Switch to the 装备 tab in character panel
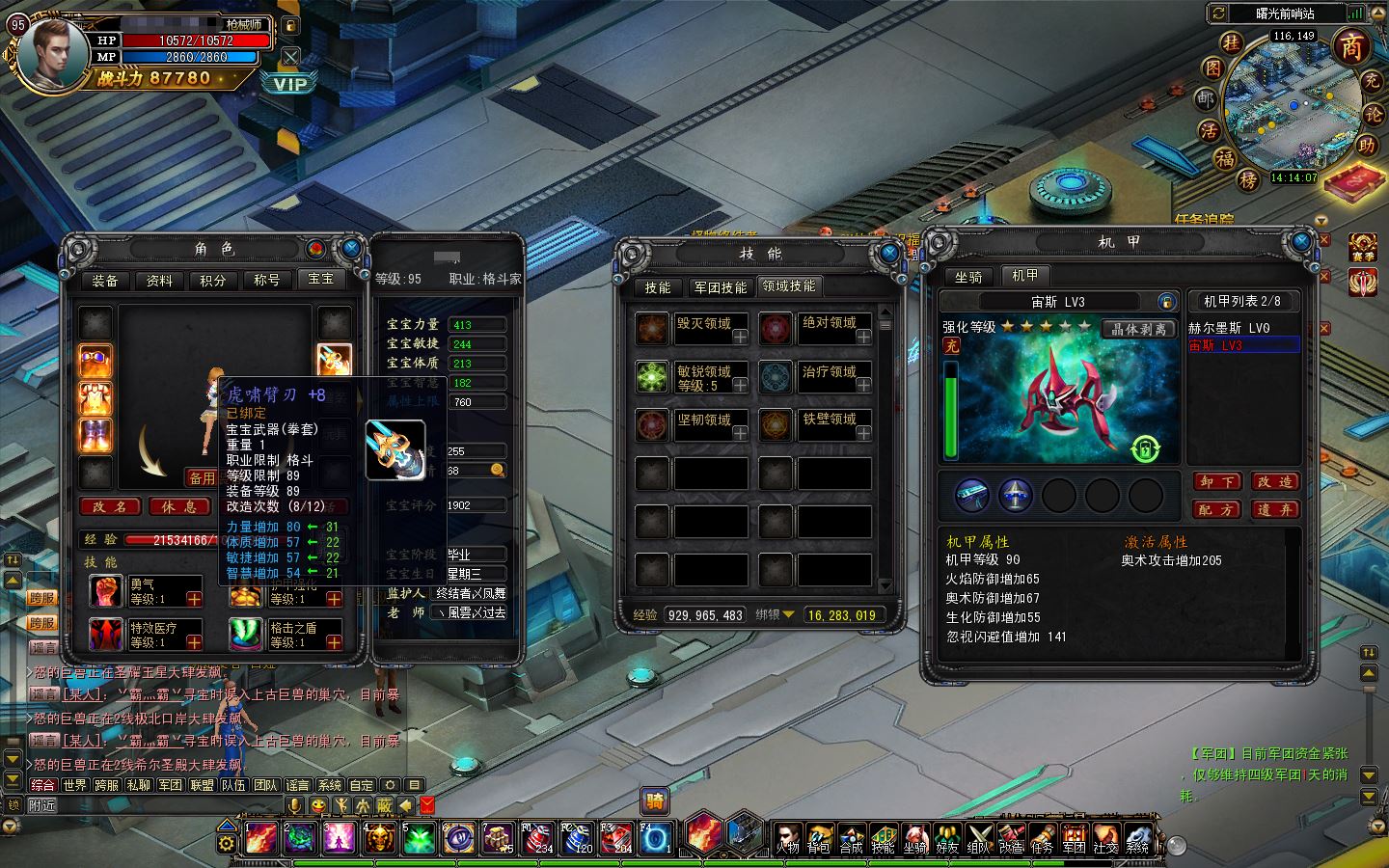 coord(105,281)
